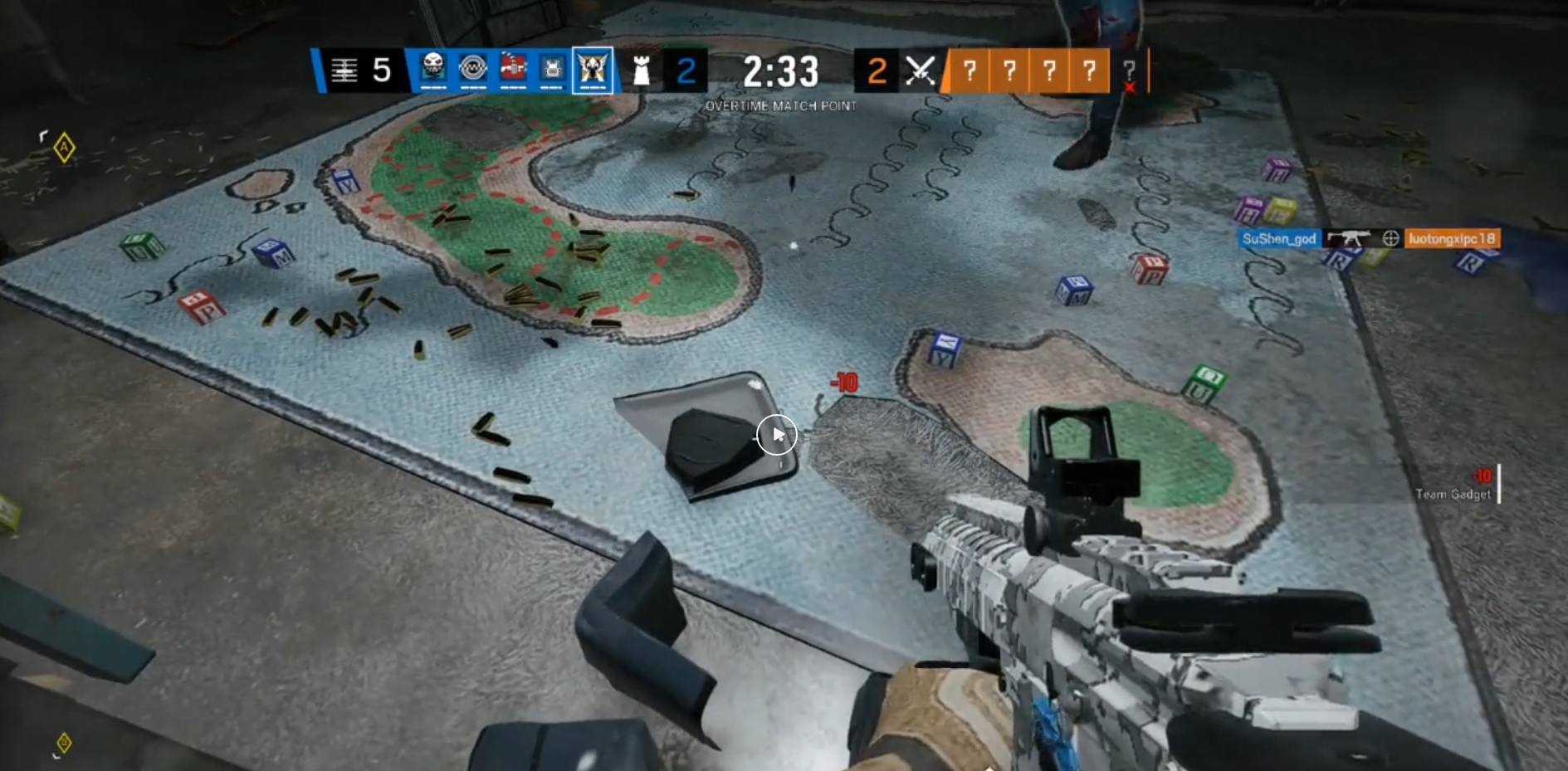This screenshot has height=771, width=1568.
Task: Open the SuShen_god kill feed entry
Action: pyautogui.click(x=1278, y=239)
